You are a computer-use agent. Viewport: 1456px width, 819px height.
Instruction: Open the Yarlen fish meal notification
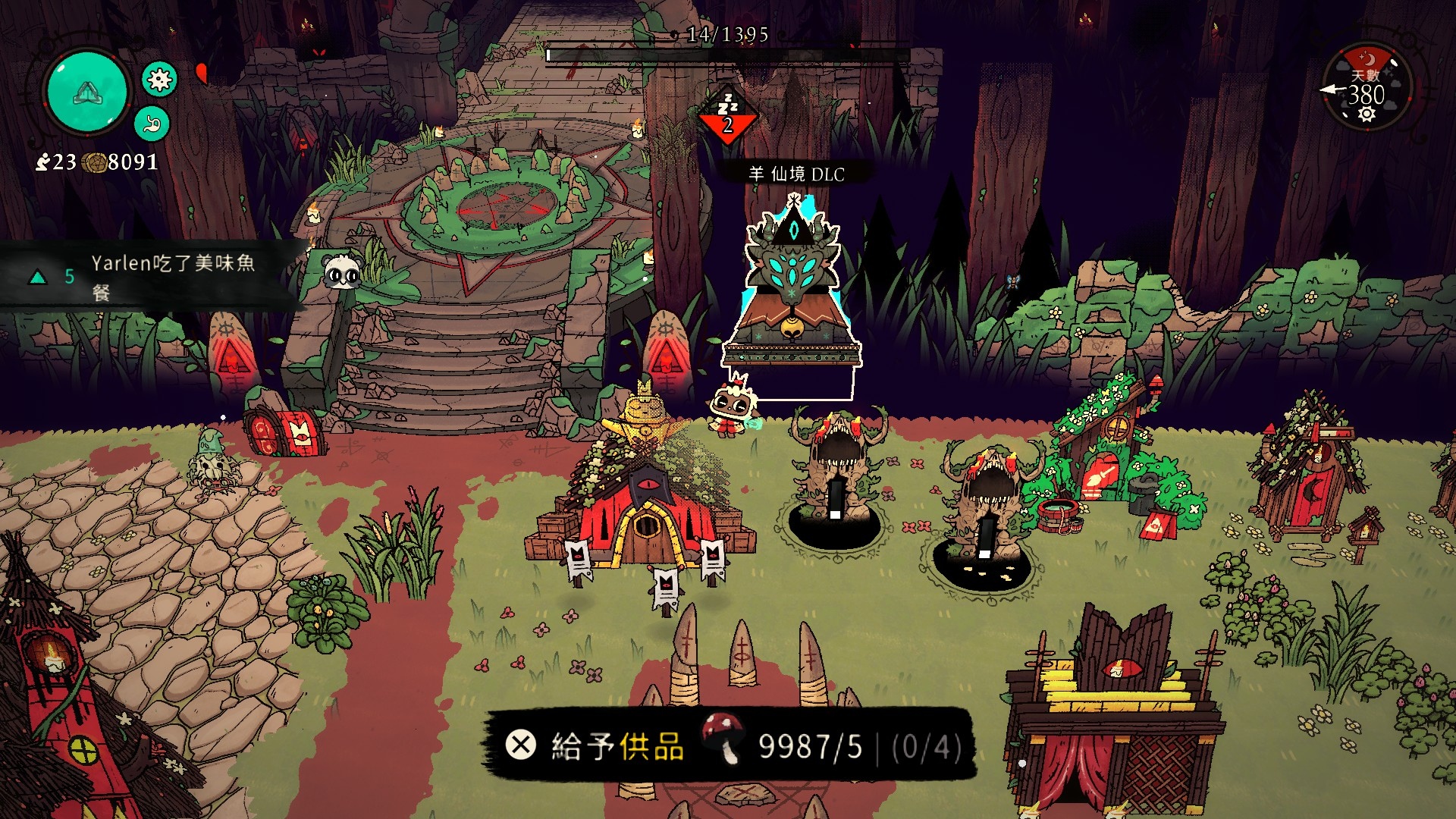152,277
